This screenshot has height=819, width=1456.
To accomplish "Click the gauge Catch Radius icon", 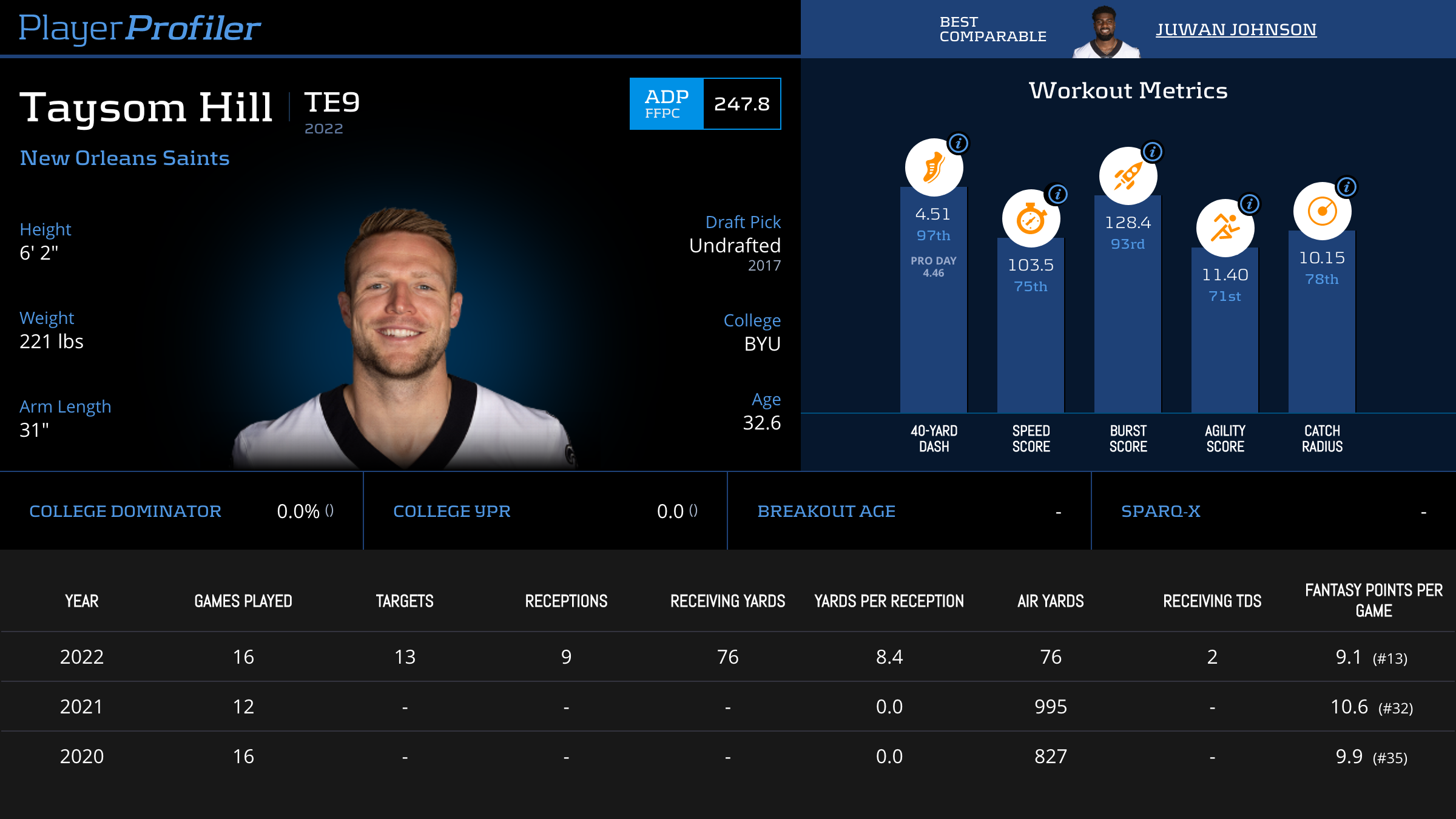I will click(x=1321, y=211).
